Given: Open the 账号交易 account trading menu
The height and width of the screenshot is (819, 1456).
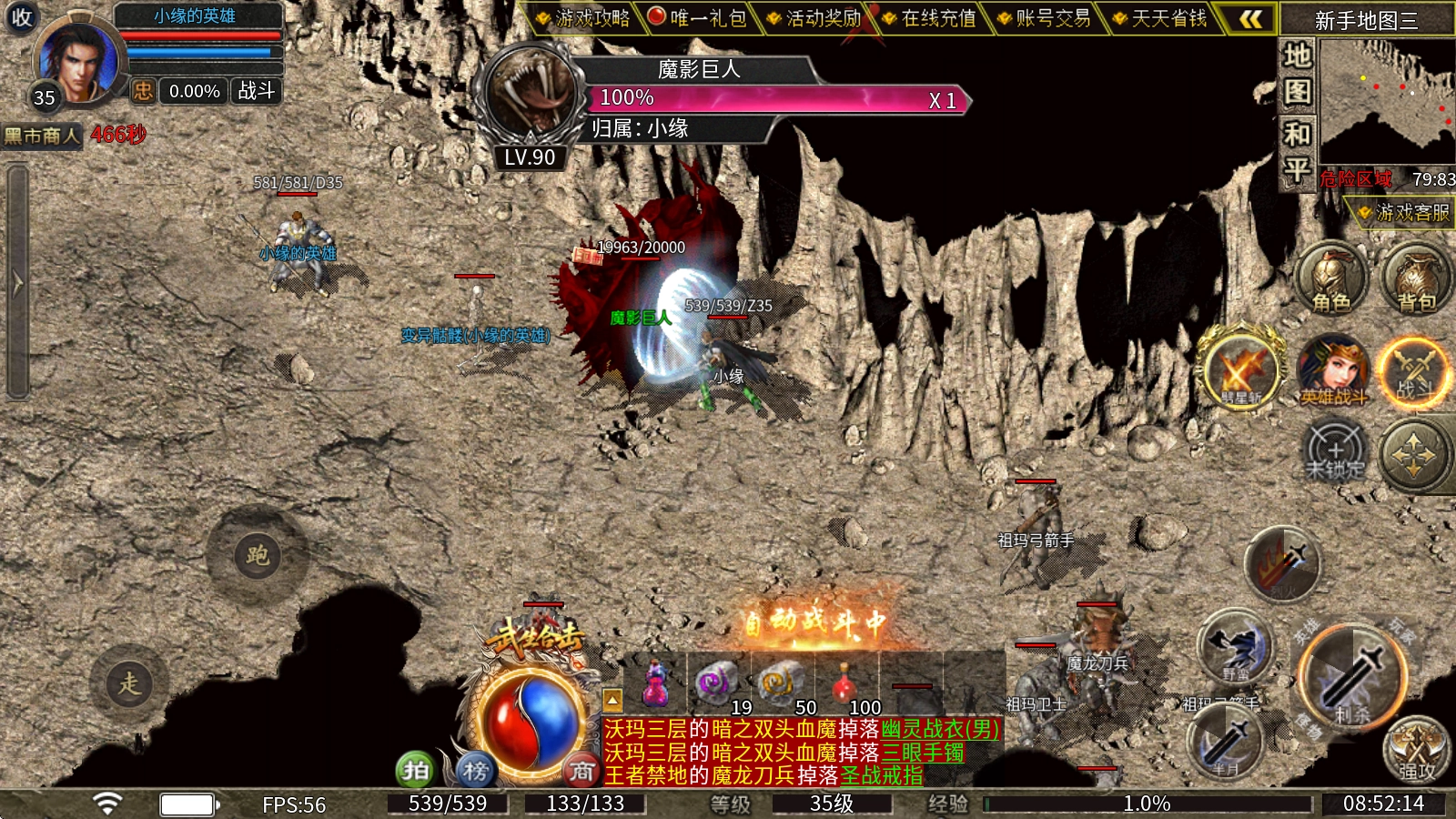Looking at the screenshot, I should pyautogui.click(x=1044, y=18).
